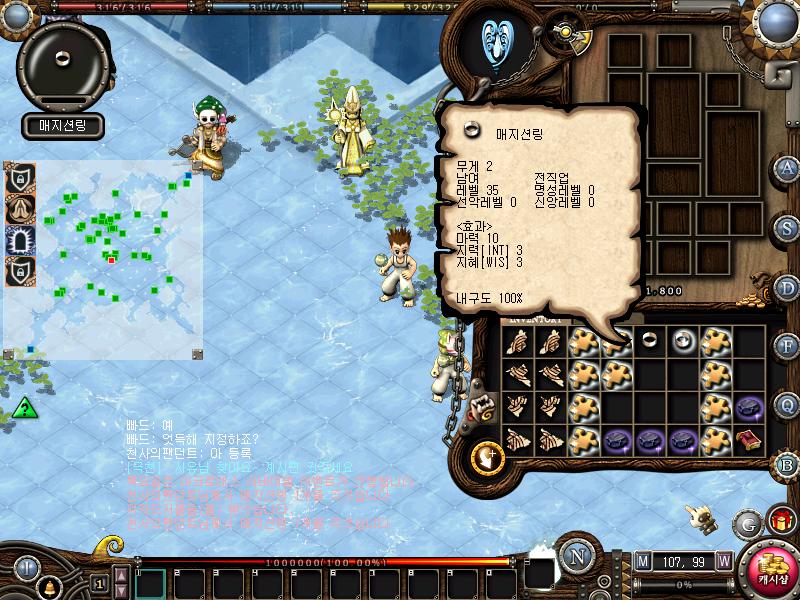This screenshot has height=600, width=800.
Task: Click the green question mark triangle
Action: click(x=24, y=408)
